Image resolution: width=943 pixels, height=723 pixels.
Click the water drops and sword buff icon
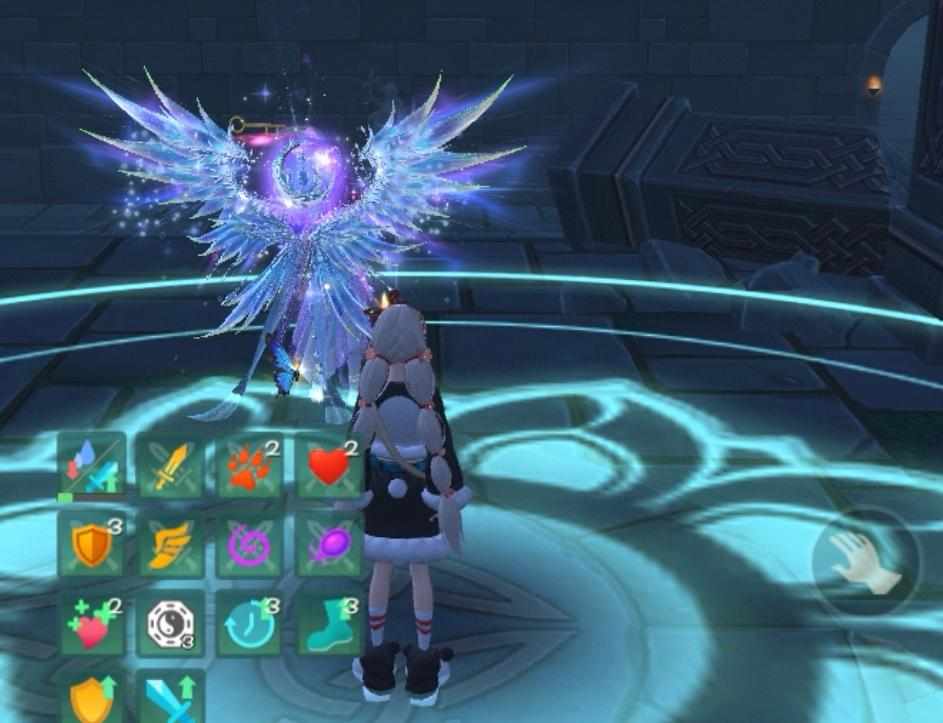(x=92, y=467)
